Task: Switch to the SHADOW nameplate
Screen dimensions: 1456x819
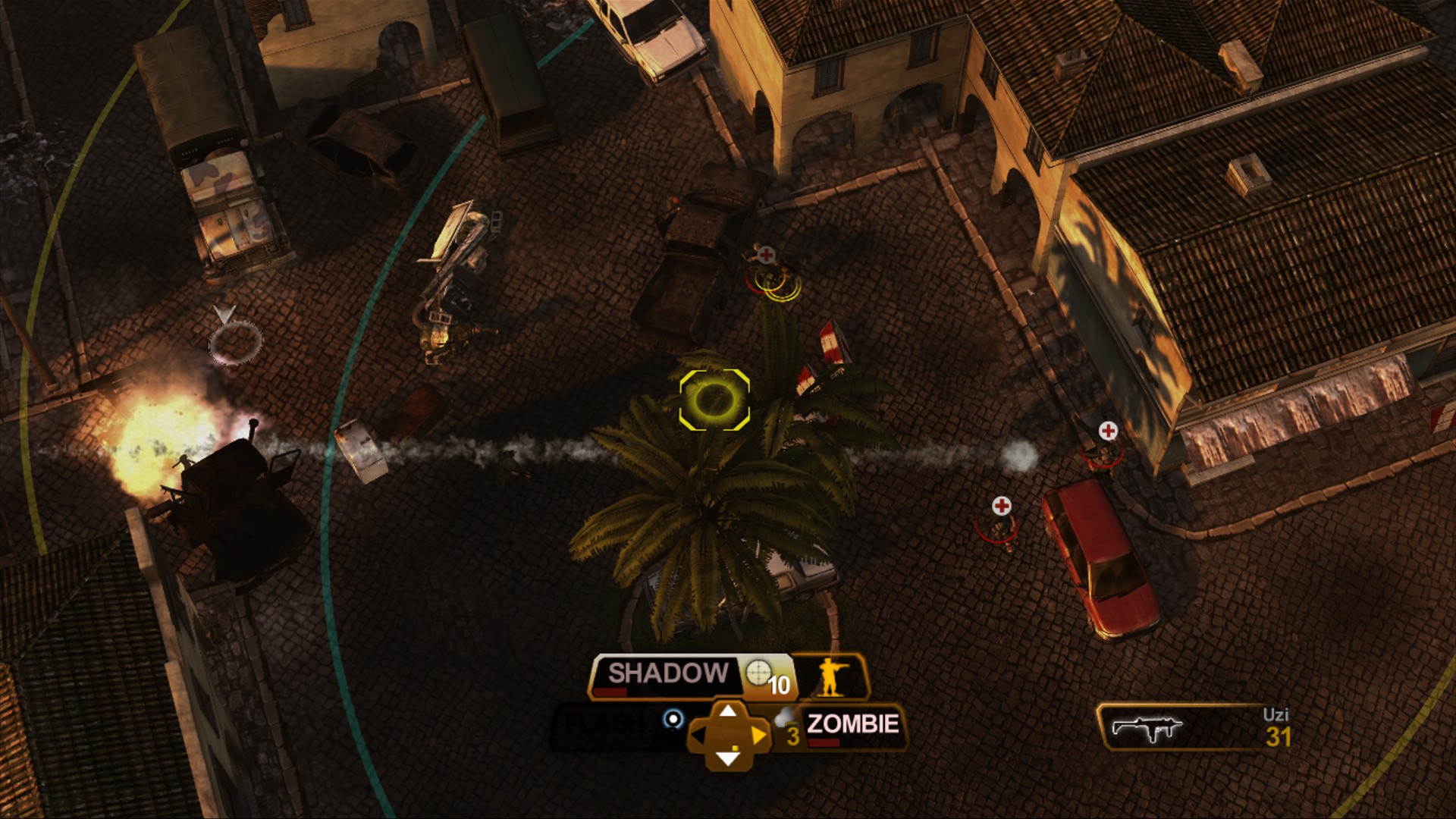Action: click(667, 671)
